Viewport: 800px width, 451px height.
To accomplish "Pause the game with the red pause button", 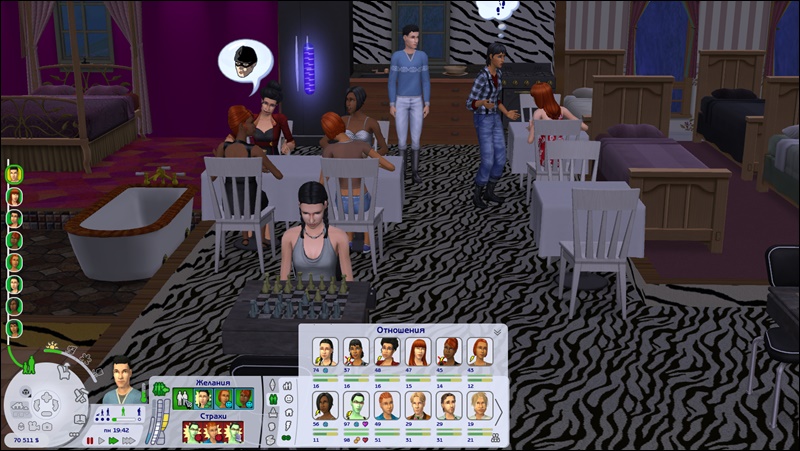I will (x=90, y=440).
